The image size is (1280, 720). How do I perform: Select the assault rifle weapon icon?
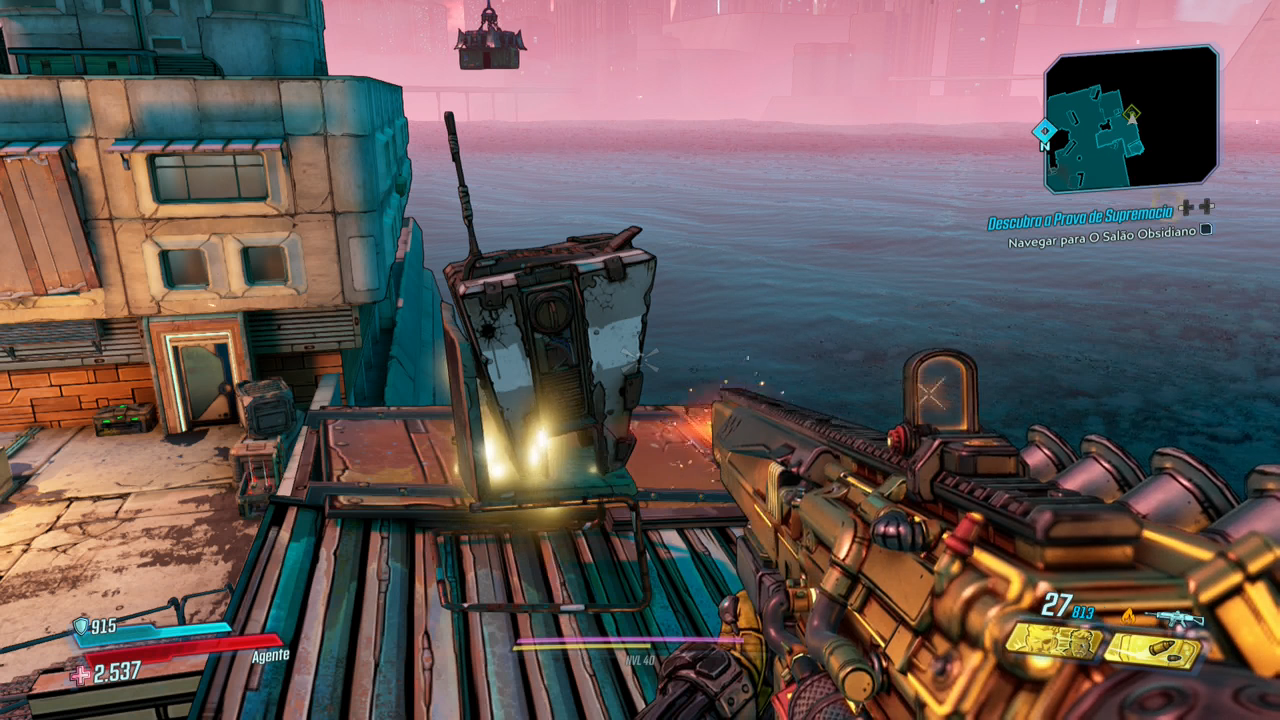[x=1175, y=618]
